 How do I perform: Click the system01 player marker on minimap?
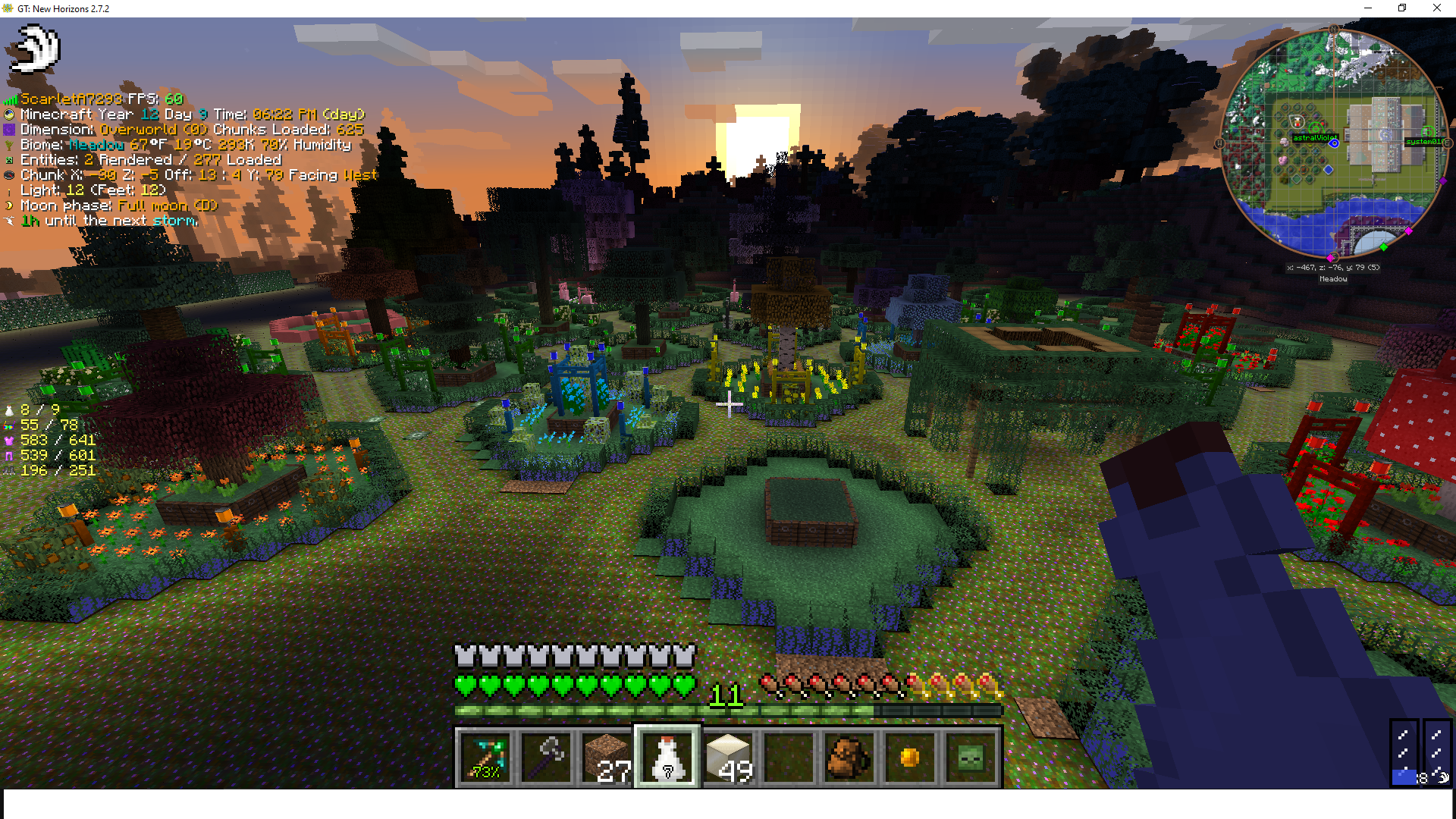(x=1428, y=132)
